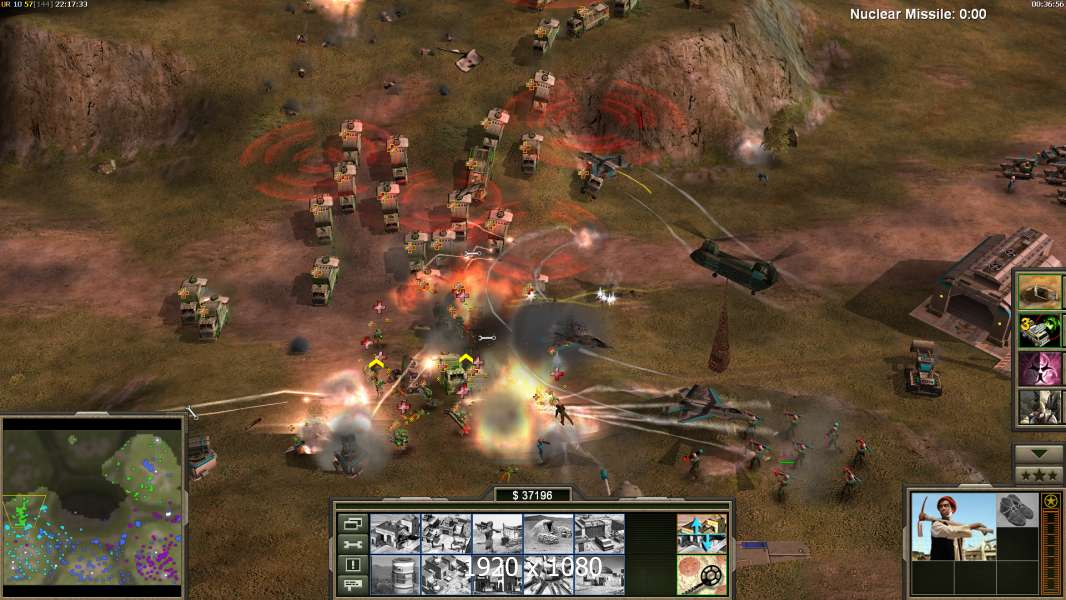The width and height of the screenshot is (1066, 600).
Task: Choose the tunnel network cave build icon
Action: pyautogui.click(x=548, y=534)
